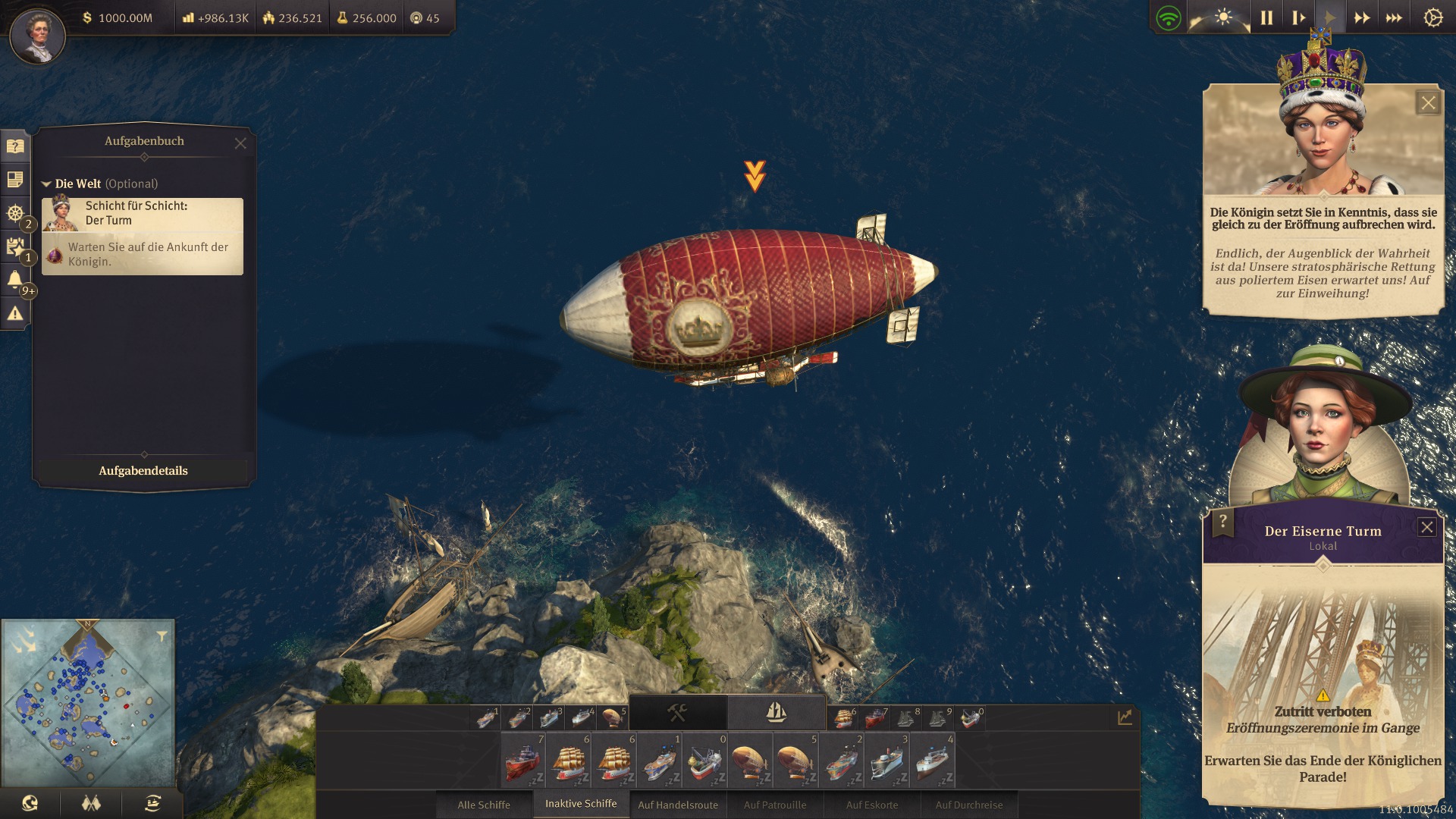Close the Queen's notification message
This screenshot has width=1456, height=819.
1428,103
